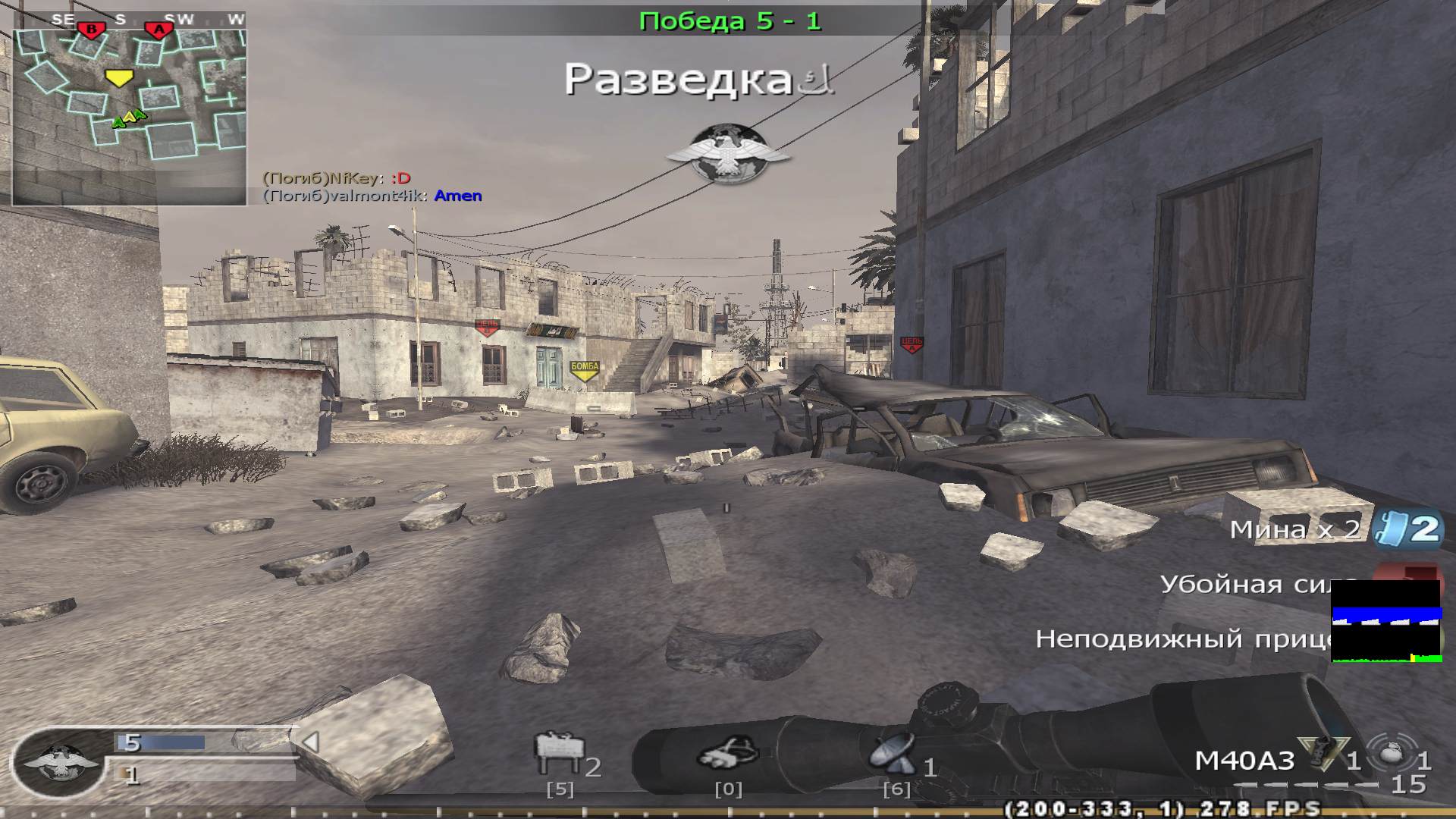This screenshot has height=819, width=1456.
Task: Open the Победа 5 - 1 score header
Action: click(x=730, y=20)
